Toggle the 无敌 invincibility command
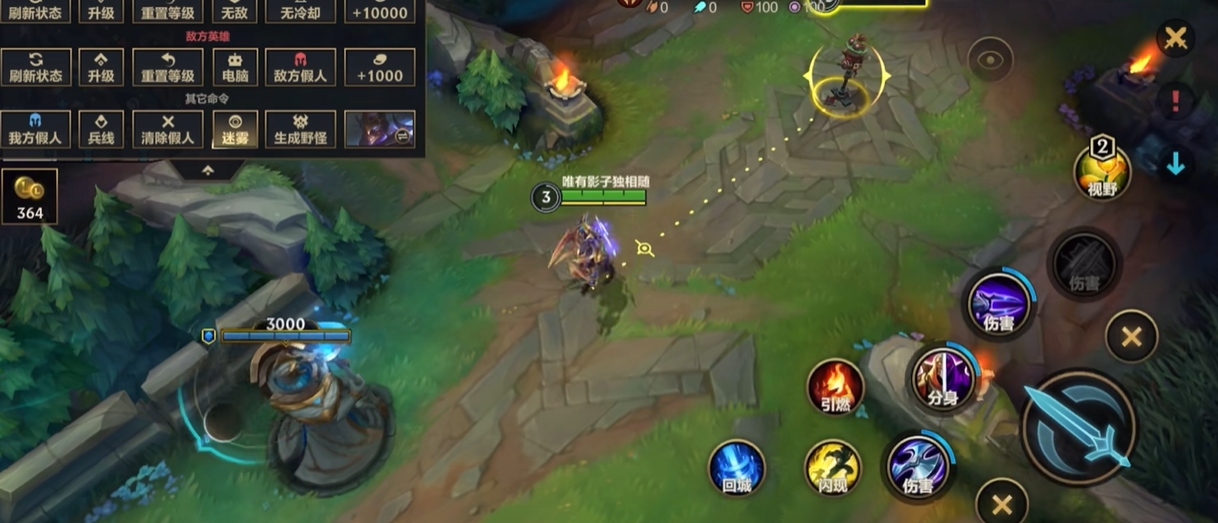 pyautogui.click(x=235, y=12)
